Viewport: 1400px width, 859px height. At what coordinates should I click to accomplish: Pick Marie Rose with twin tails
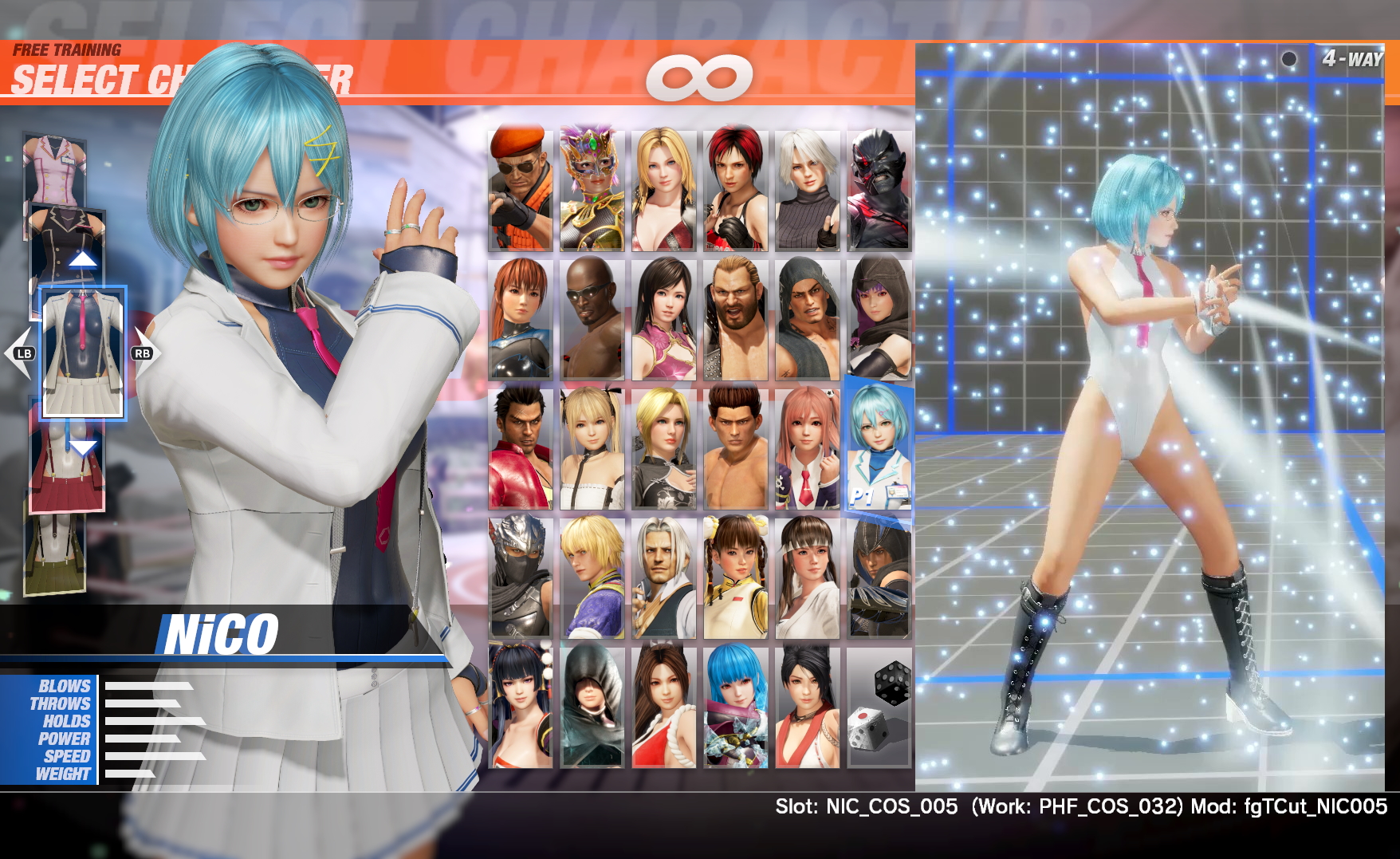592,448
